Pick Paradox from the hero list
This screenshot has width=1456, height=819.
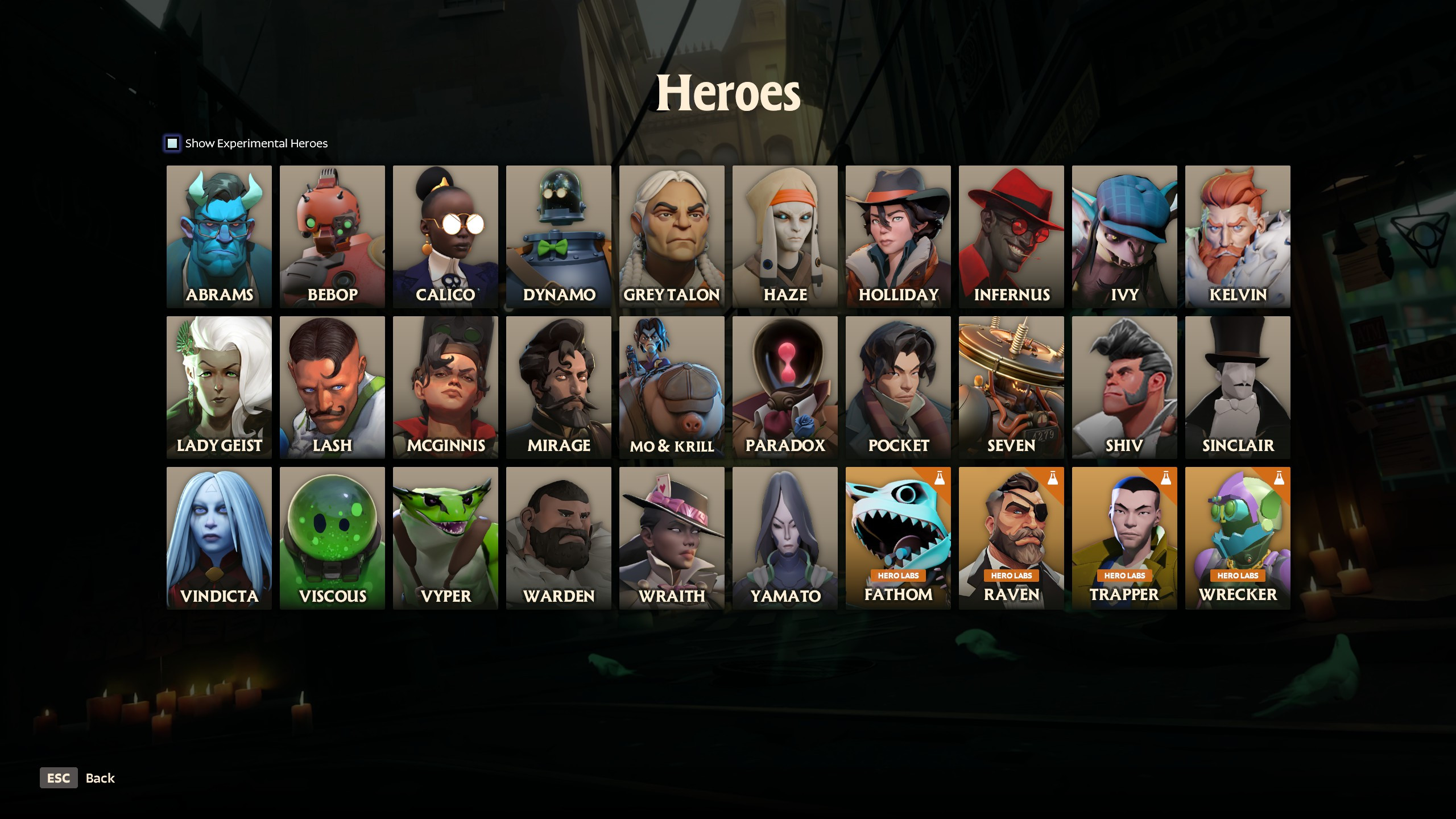(784, 387)
